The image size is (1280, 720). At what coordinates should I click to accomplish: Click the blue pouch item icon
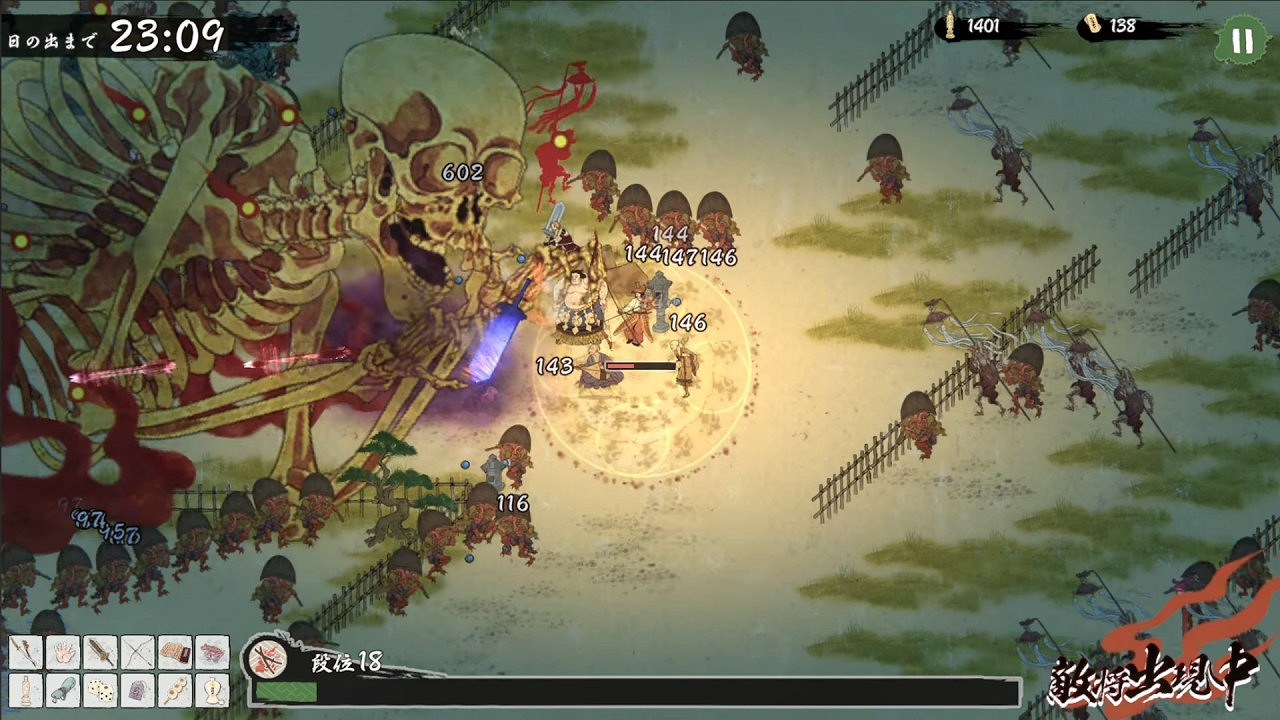(62, 690)
